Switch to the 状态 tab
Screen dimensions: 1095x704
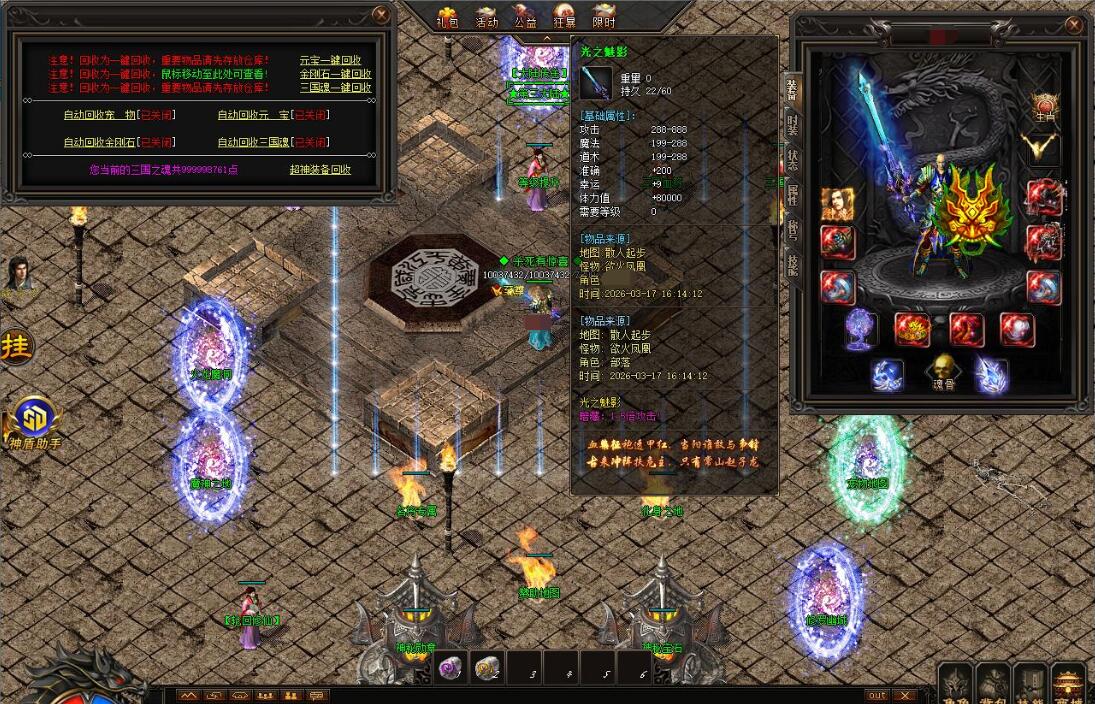point(792,160)
